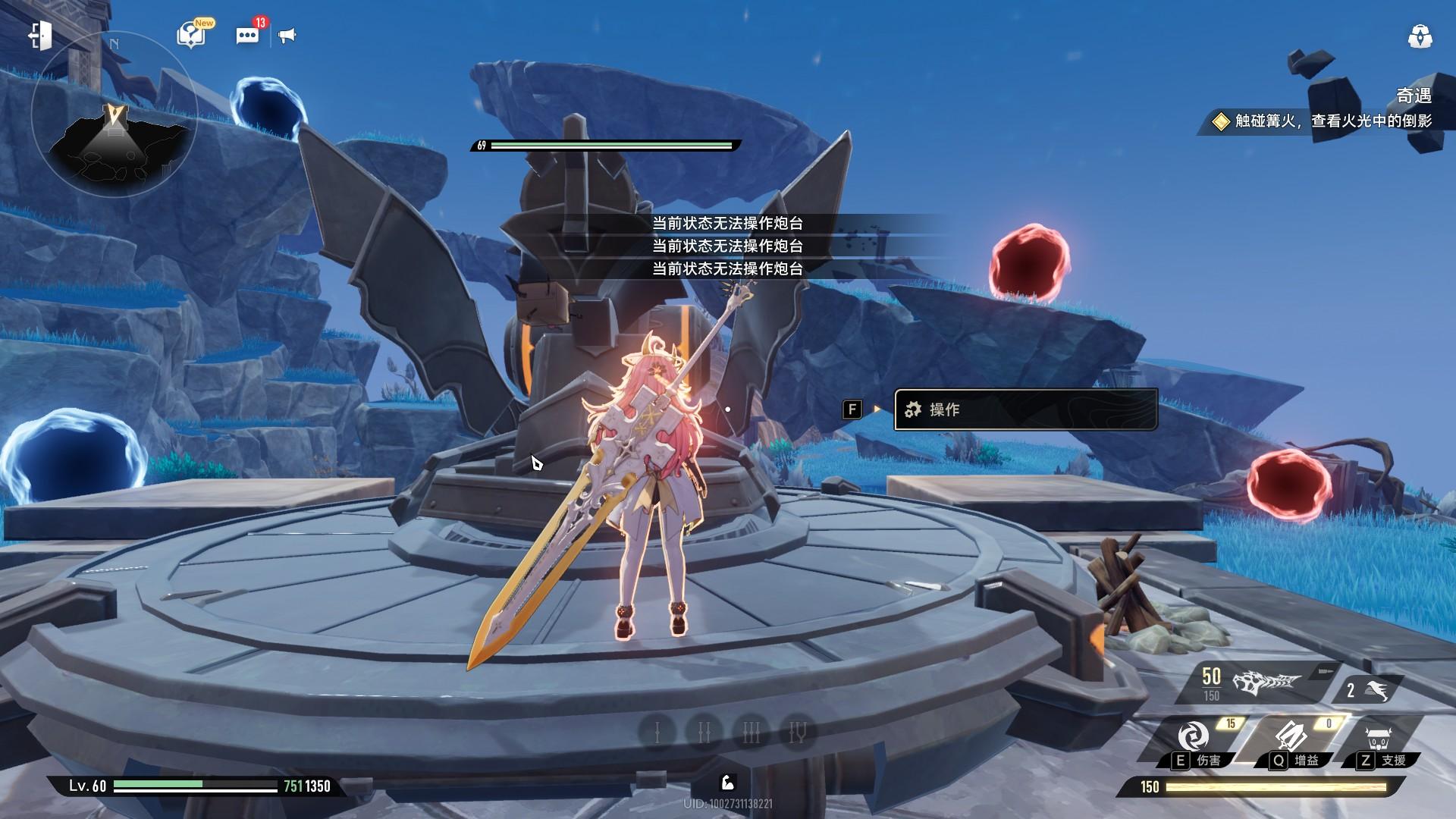Choose the 操作 interaction option
The width and height of the screenshot is (1456, 819).
(1025, 409)
